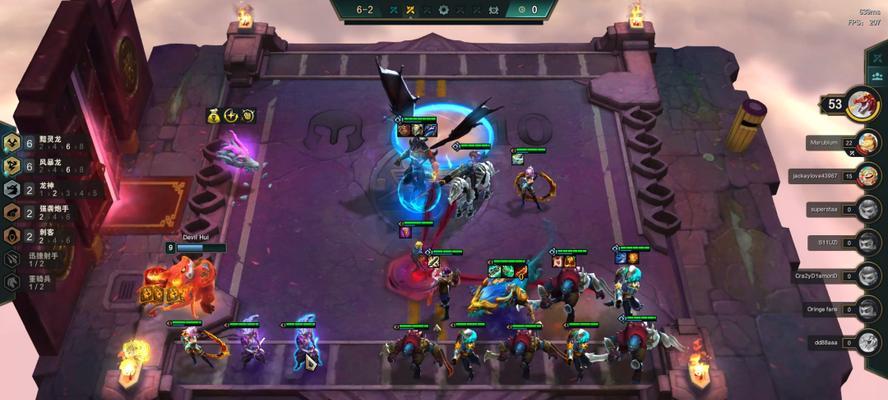Select the gold bag loot icon

pyautogui.click(x=214, y=116)
